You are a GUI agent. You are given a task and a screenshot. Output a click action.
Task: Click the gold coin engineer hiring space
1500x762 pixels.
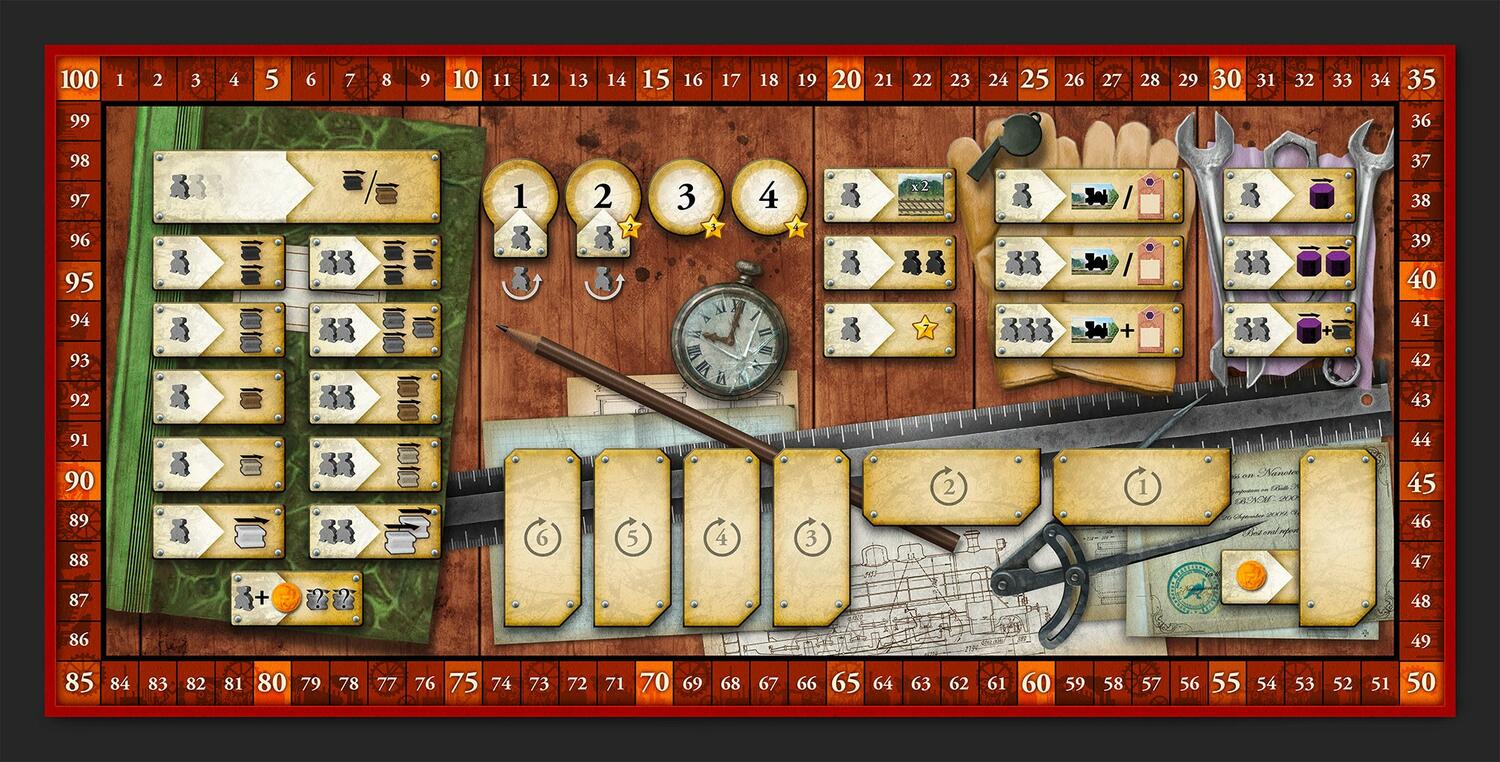tap(1260, 577)
